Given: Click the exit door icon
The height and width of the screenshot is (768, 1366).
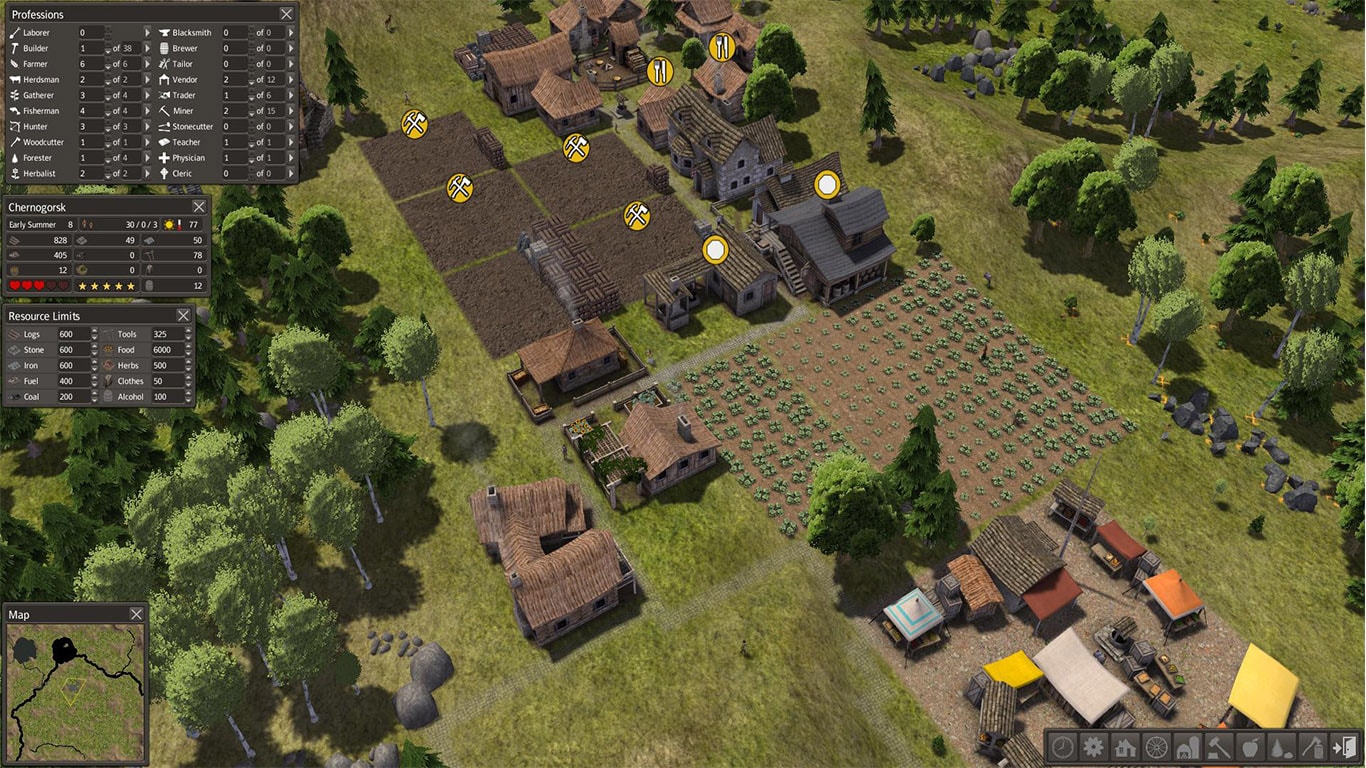Looking at the screenshot, I should [x=1343, y=746].
